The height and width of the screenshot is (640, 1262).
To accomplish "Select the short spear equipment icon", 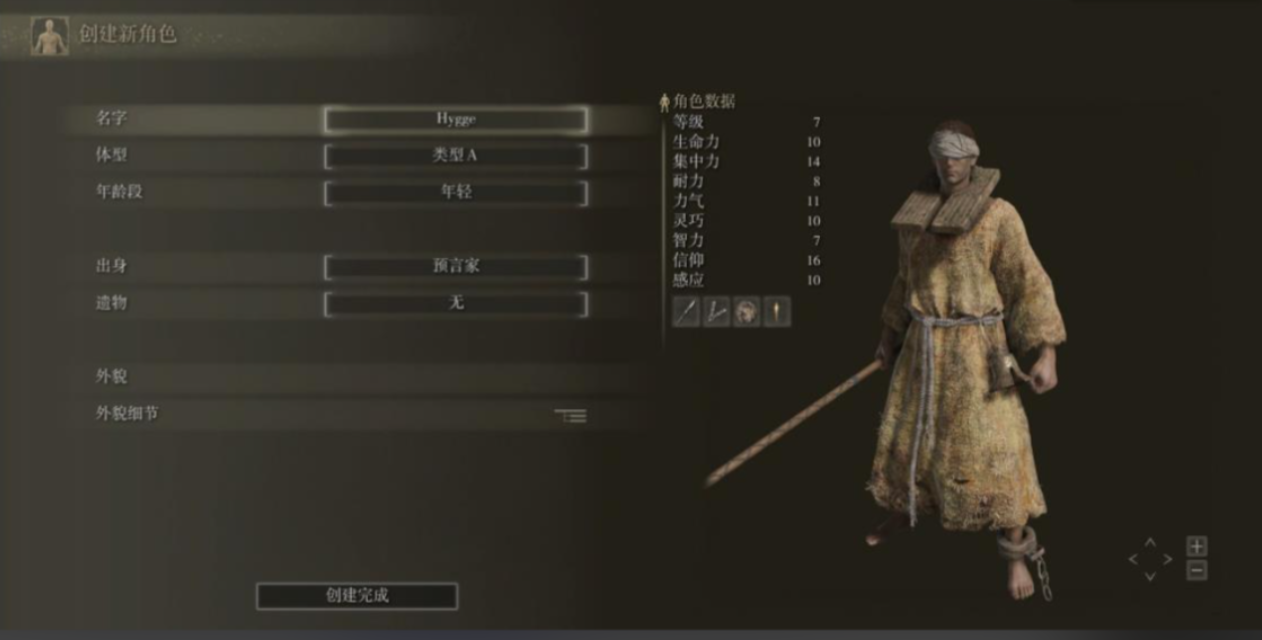I will point(686,312).
